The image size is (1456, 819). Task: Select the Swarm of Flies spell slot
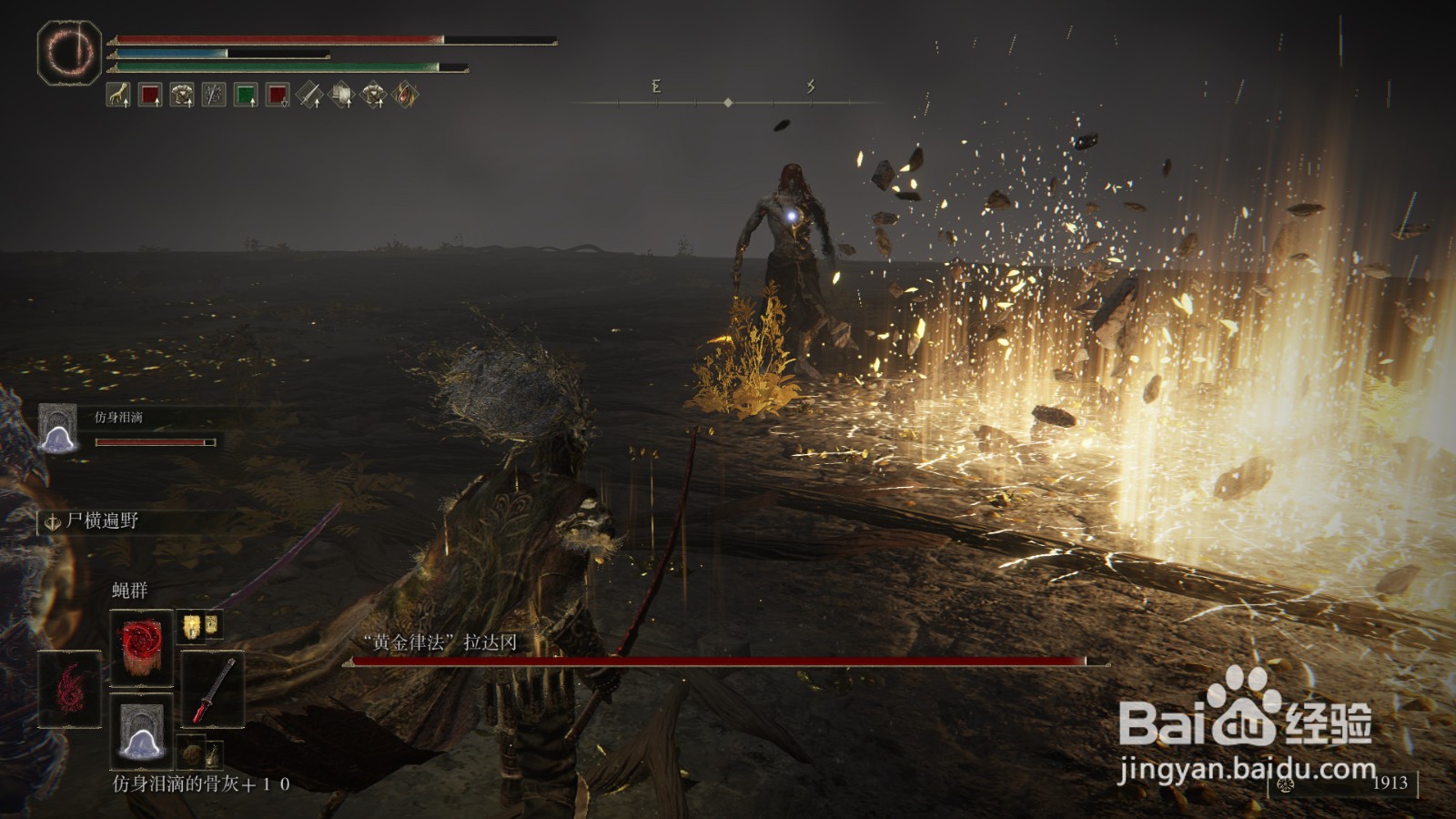[141, 647]
